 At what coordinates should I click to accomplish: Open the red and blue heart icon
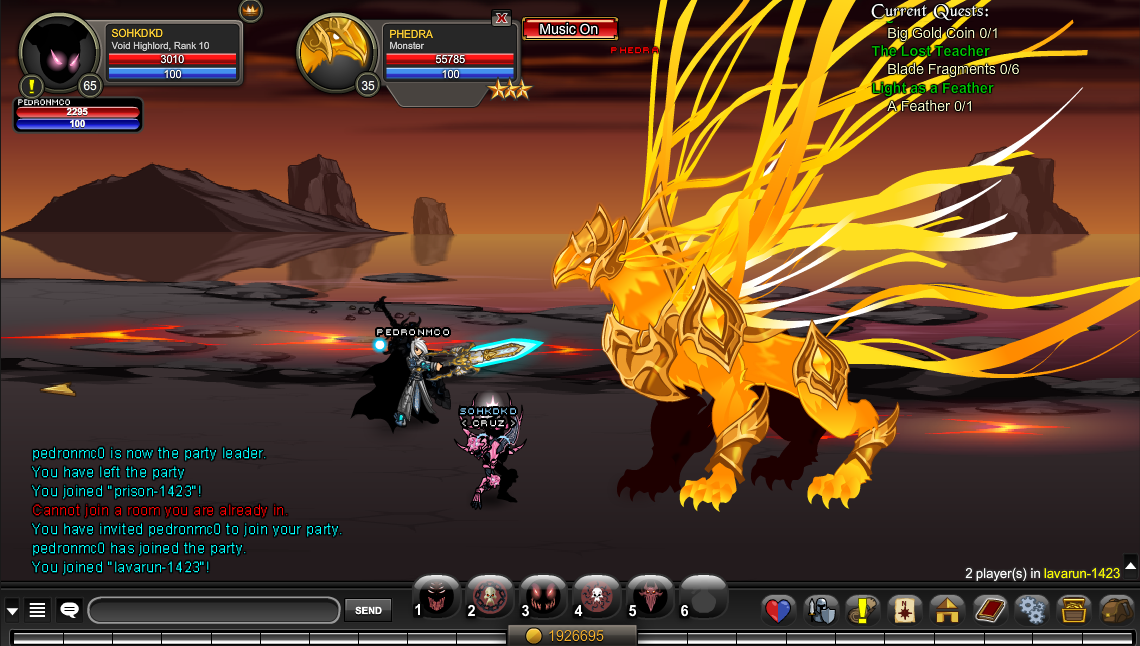777,610
